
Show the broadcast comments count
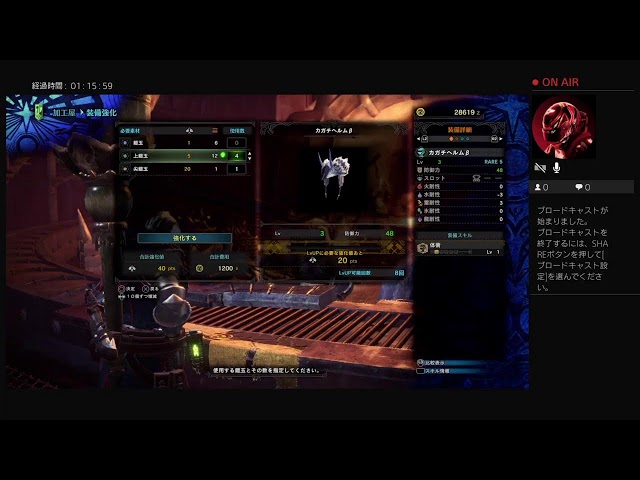point(583,187)
